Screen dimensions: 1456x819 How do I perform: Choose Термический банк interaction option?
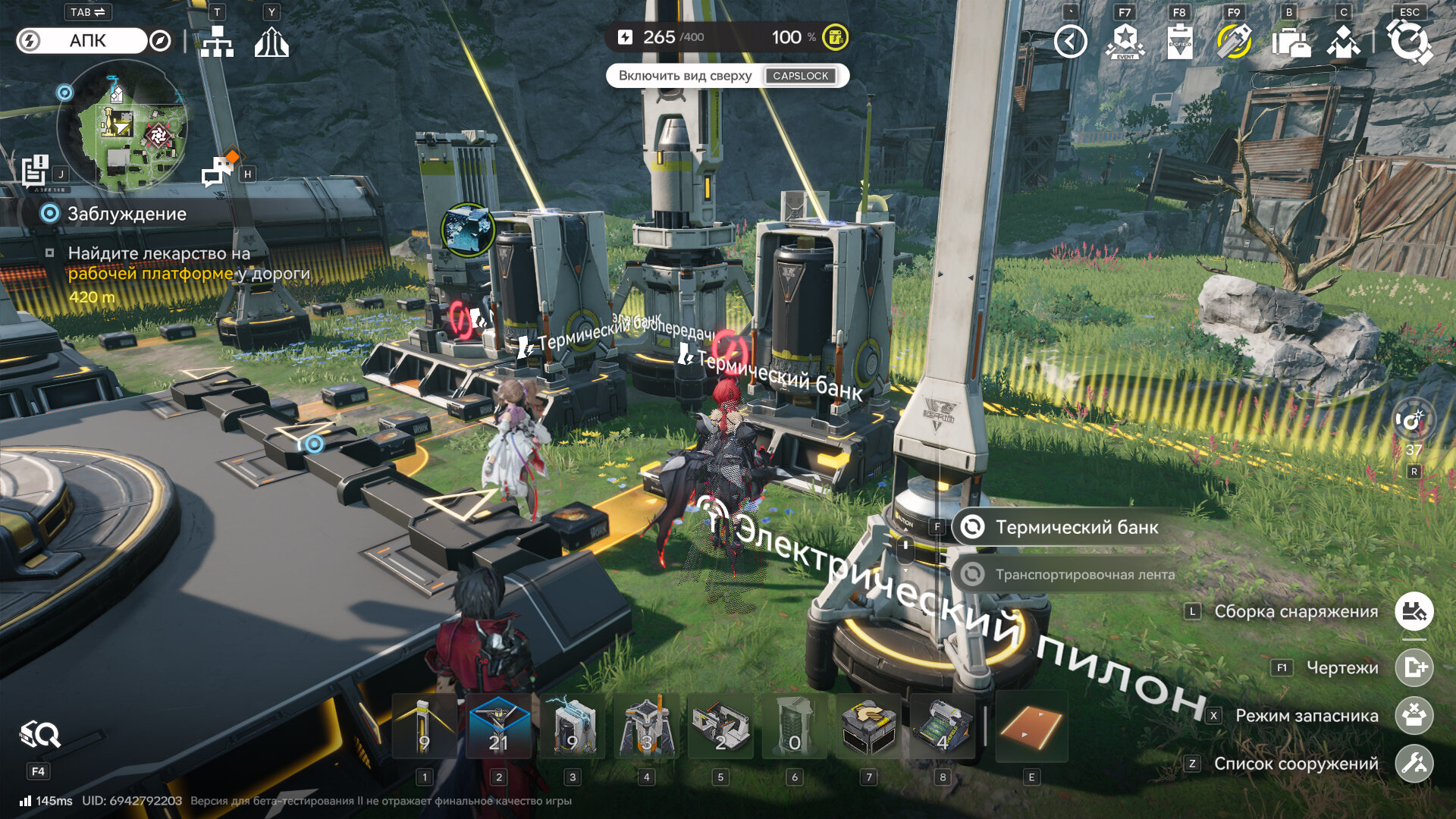pos(1075,527)
